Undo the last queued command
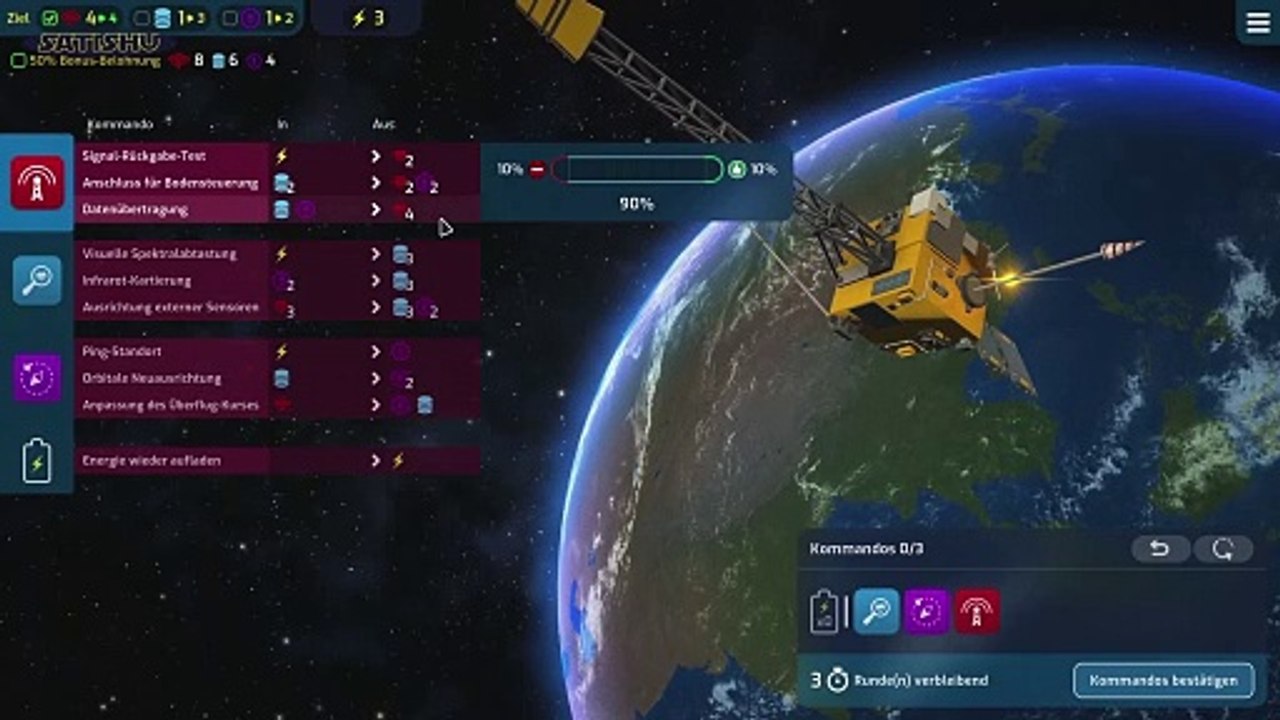 (x=1160, y=549)
